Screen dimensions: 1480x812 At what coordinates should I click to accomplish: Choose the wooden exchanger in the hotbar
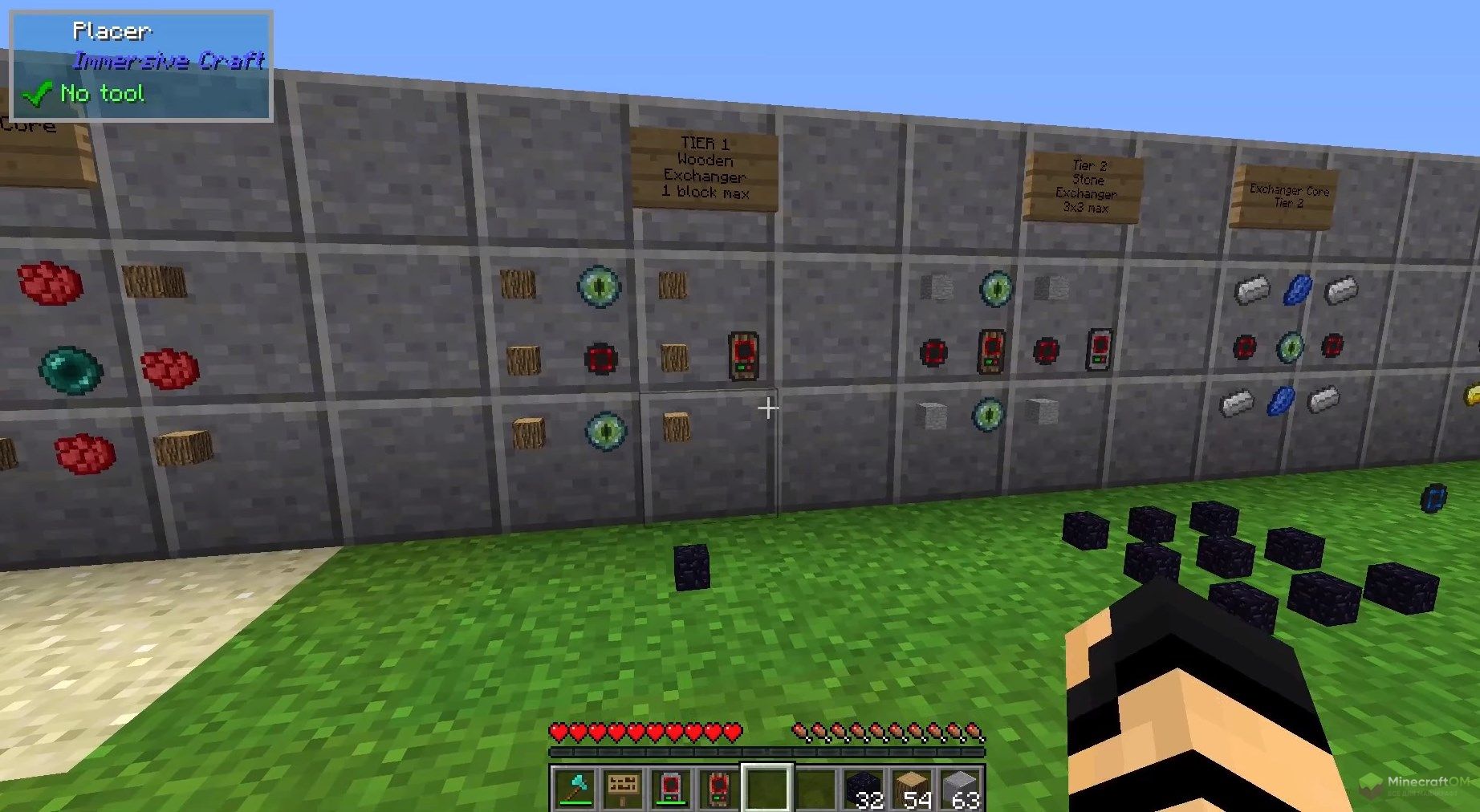click(x=719, y=788)
